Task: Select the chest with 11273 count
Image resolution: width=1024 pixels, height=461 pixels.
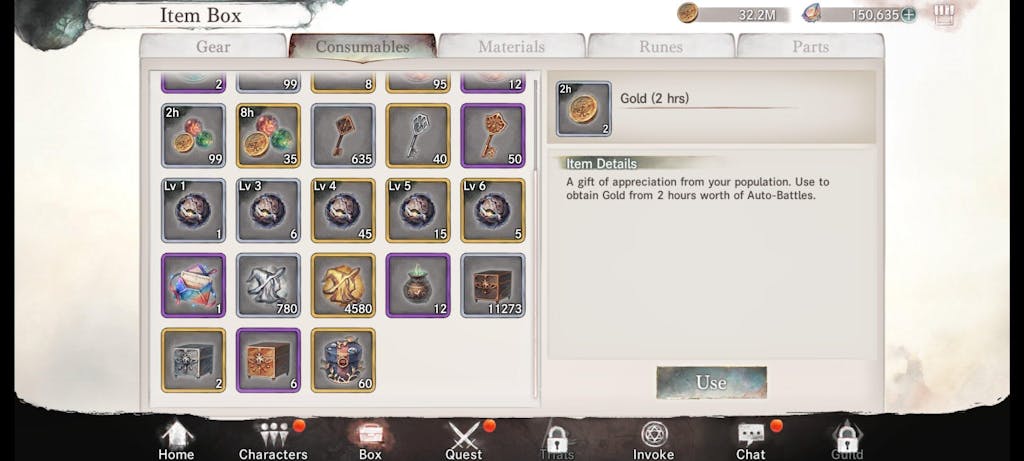Action: [x=493, y=285]
